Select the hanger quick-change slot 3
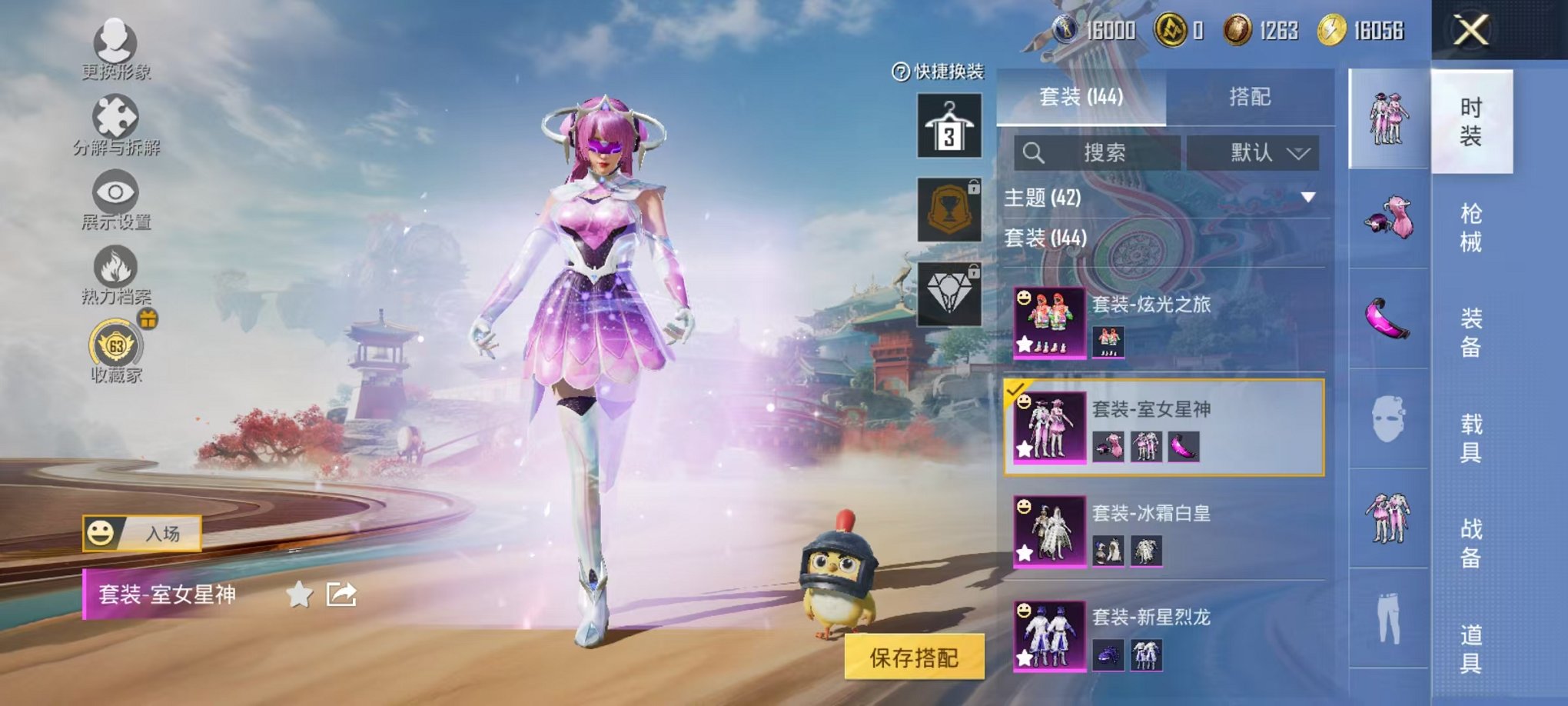 point(951,125)
